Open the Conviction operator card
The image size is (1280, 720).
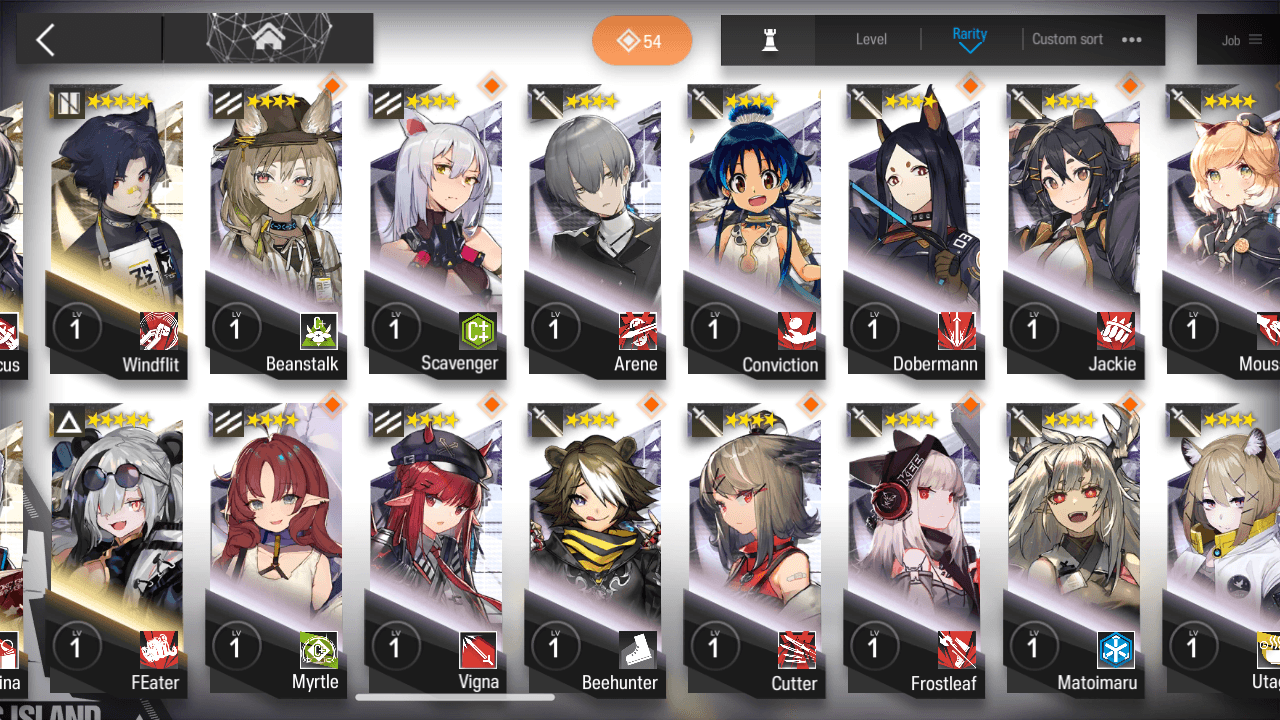[756, 230]
